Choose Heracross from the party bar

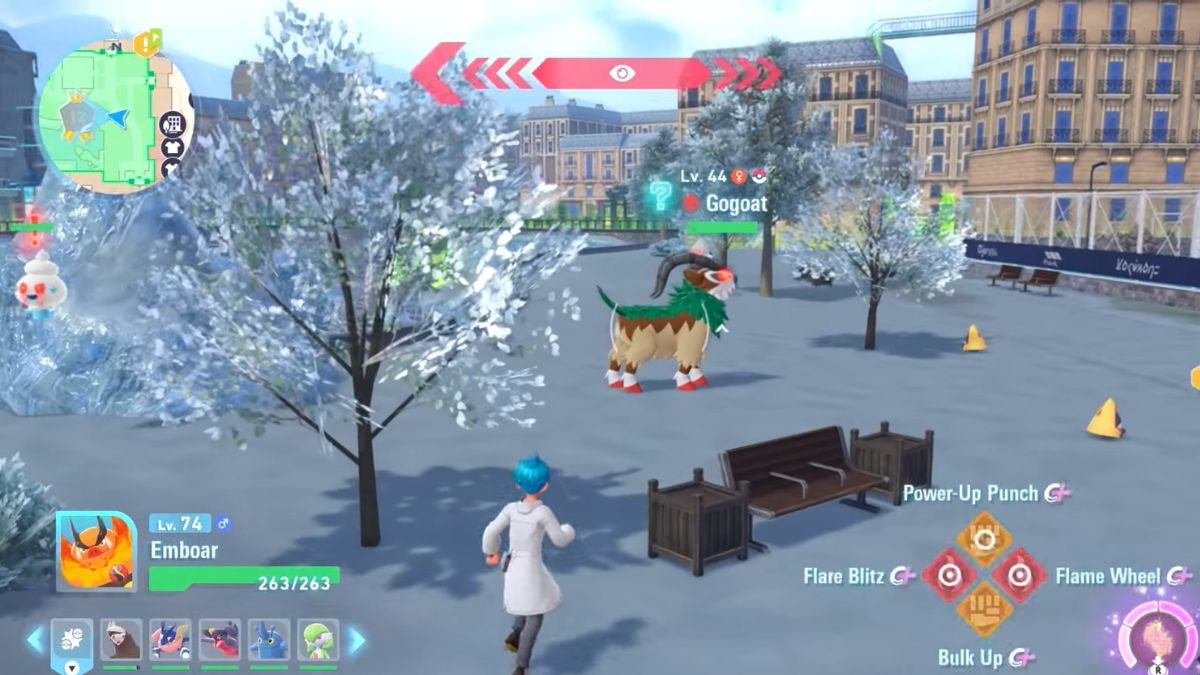point(269,640)
